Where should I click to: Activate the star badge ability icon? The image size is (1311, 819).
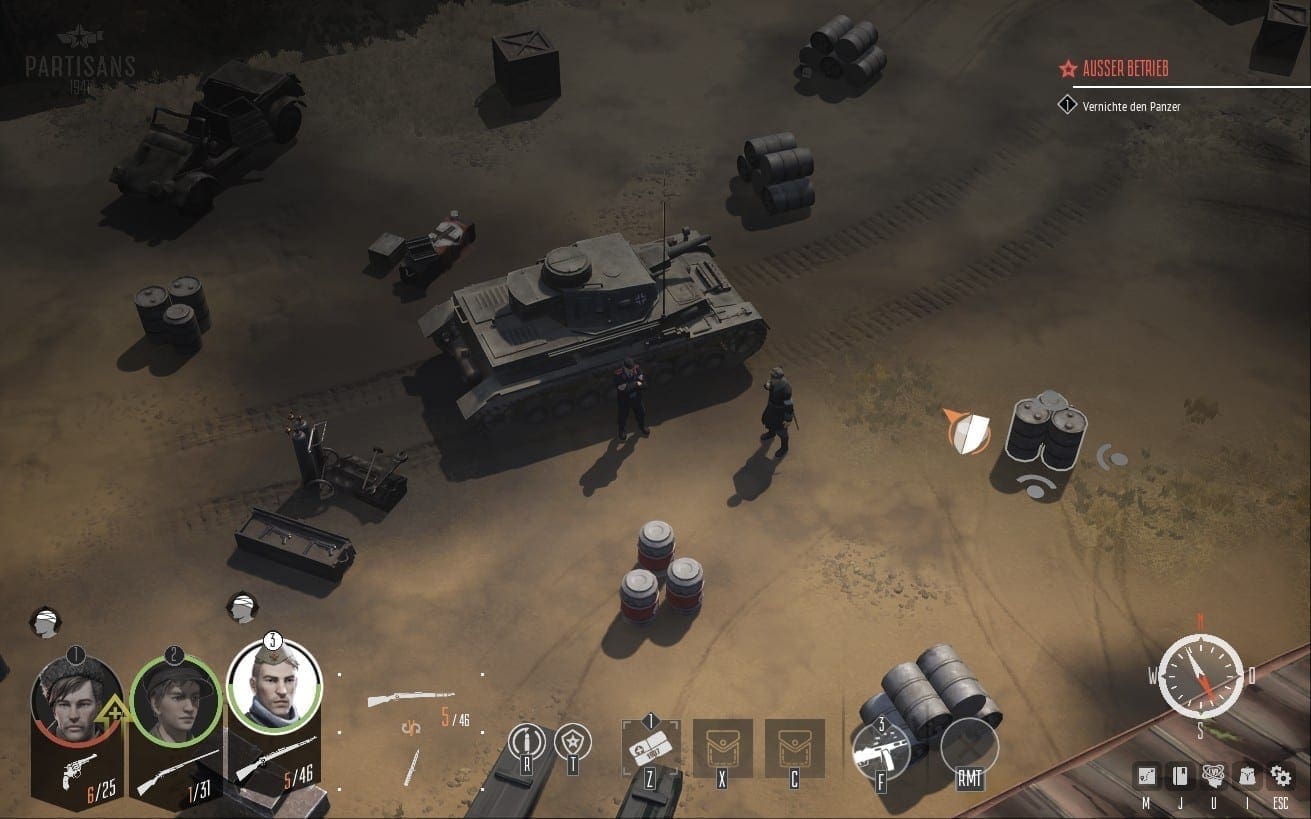coord(573,742)
